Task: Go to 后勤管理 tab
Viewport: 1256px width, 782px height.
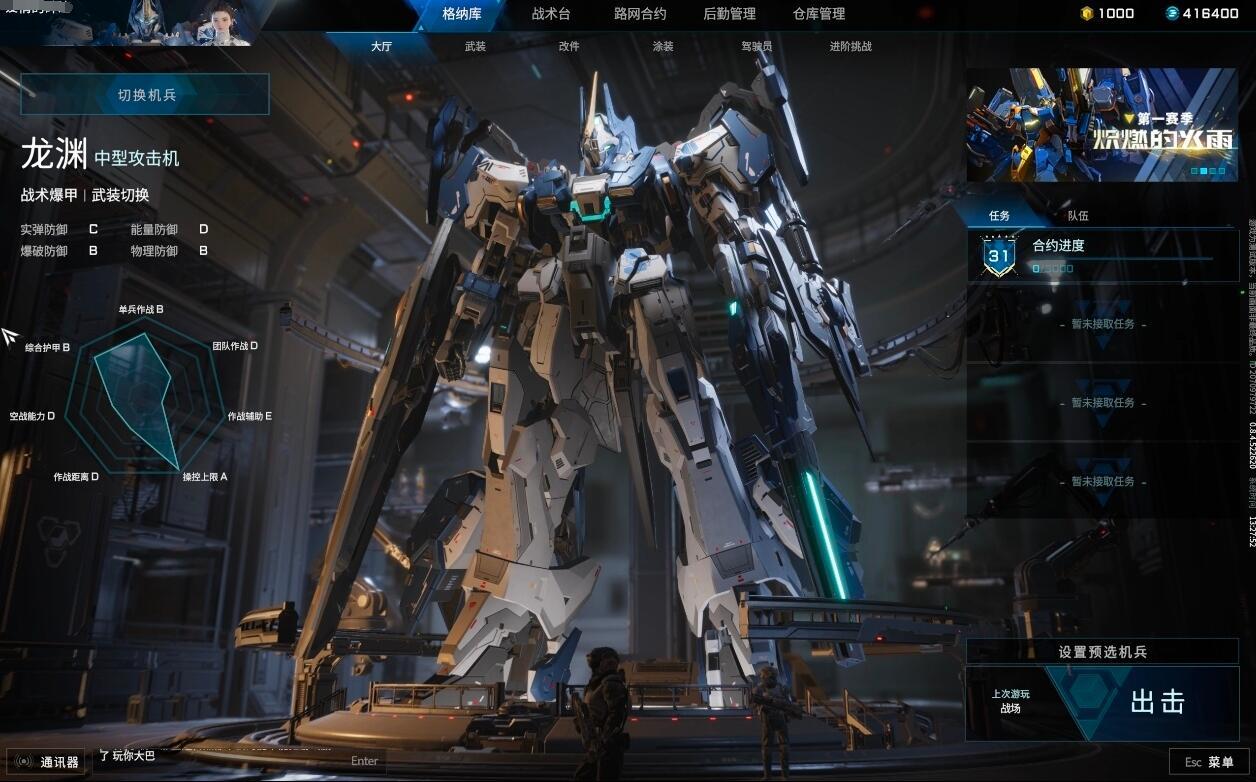Action: click(729, 14)
